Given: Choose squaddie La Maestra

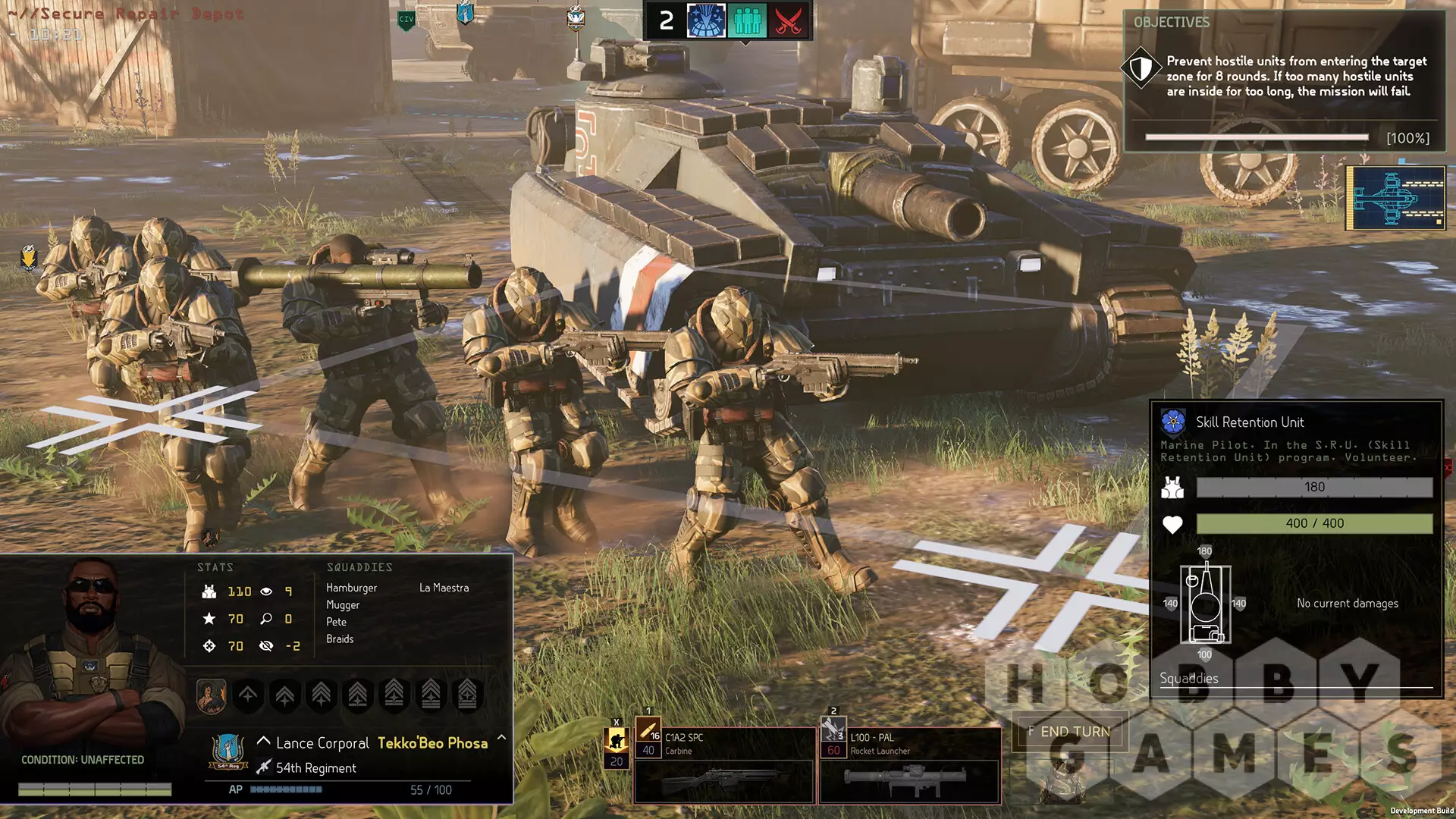Looking at the screenshot, I should click(444, 588).
